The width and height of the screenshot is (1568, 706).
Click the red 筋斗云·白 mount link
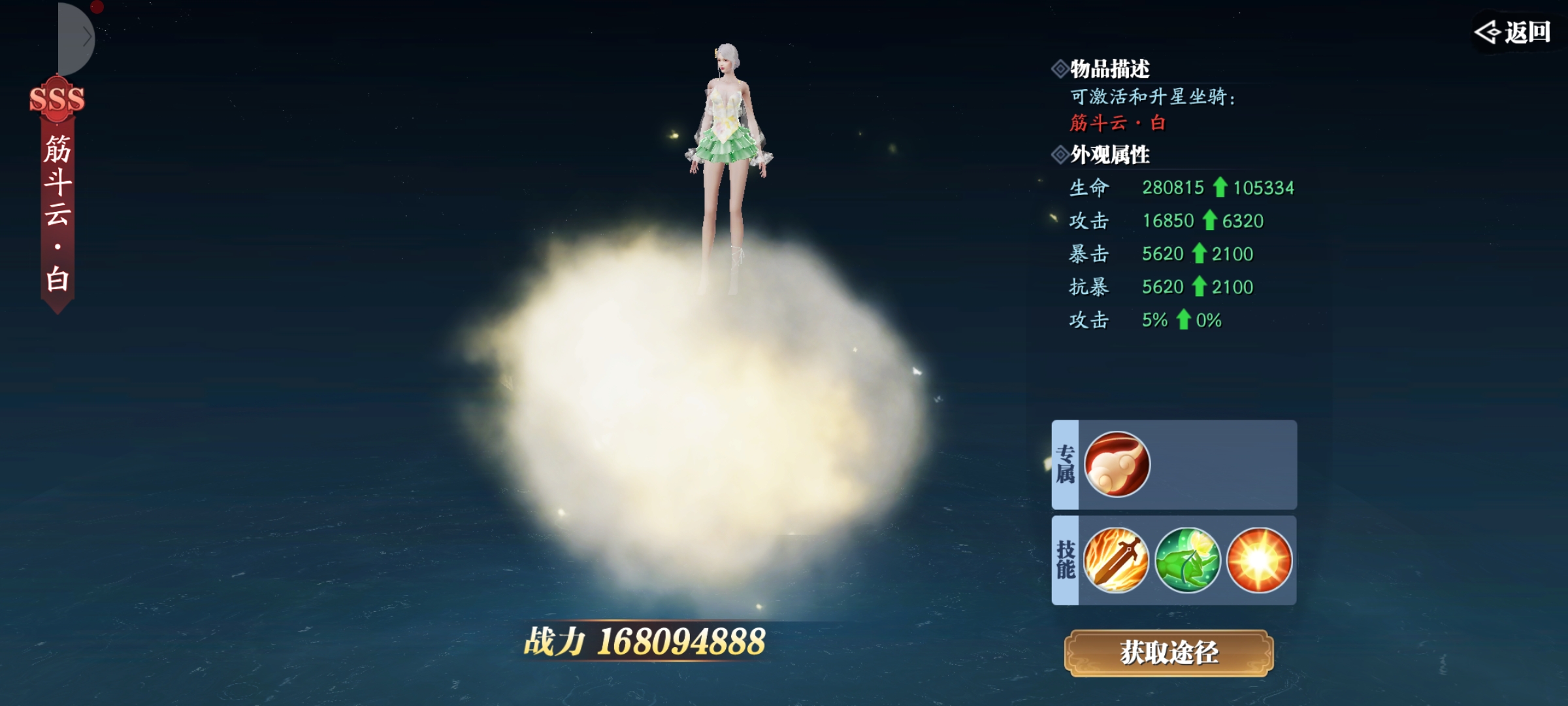[x=1117, y=123]
